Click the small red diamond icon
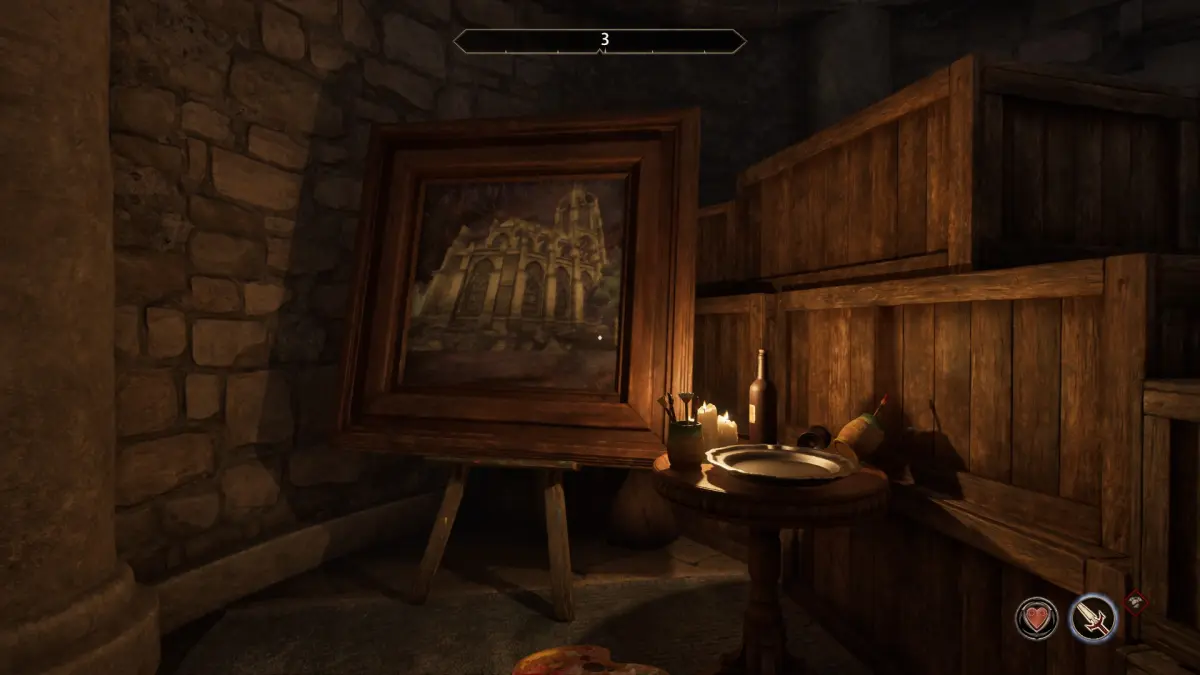Viewport: 1200px width, 675px height. click(1137, 601)
